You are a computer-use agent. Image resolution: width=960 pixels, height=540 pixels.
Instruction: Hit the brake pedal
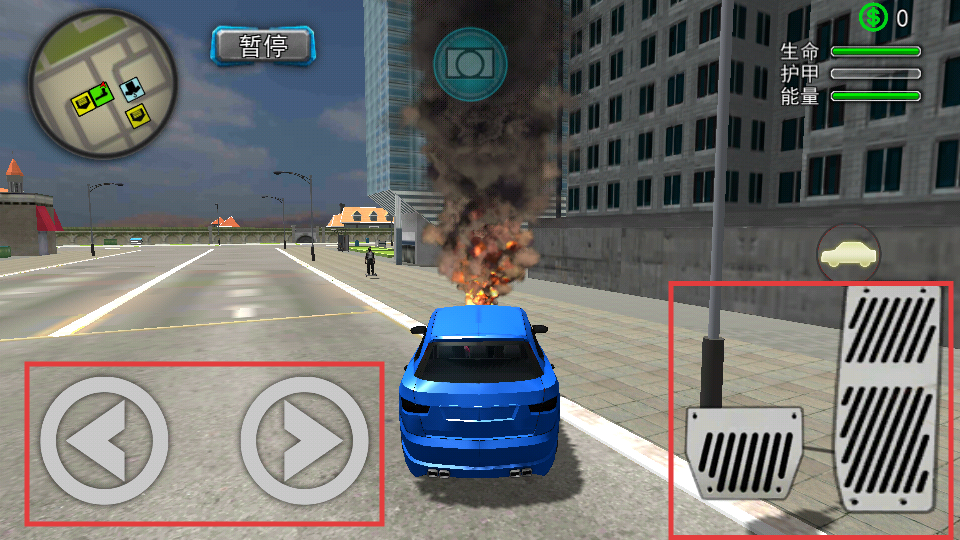pos(745,452)
